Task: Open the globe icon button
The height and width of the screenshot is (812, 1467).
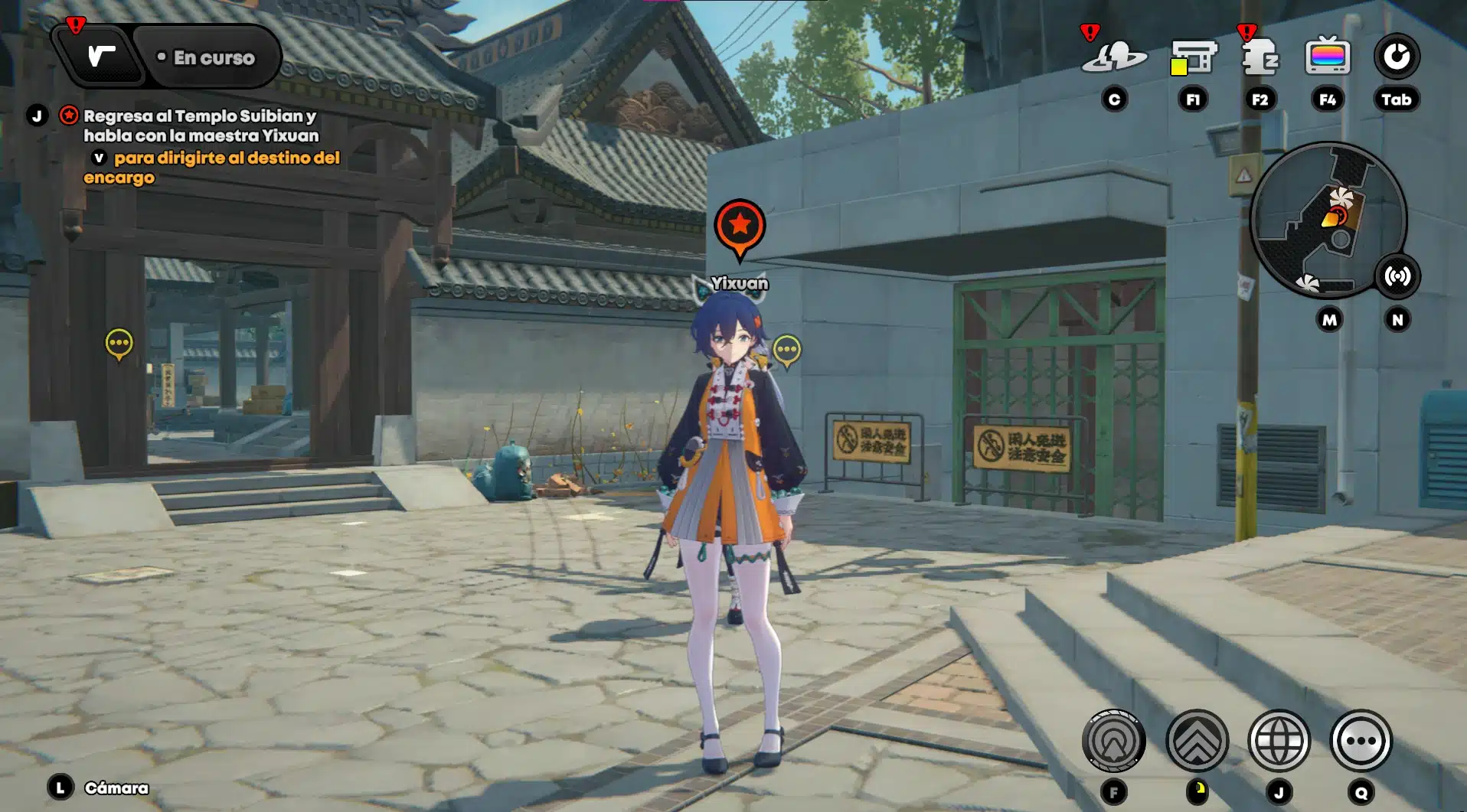Action: [1279, 741]
